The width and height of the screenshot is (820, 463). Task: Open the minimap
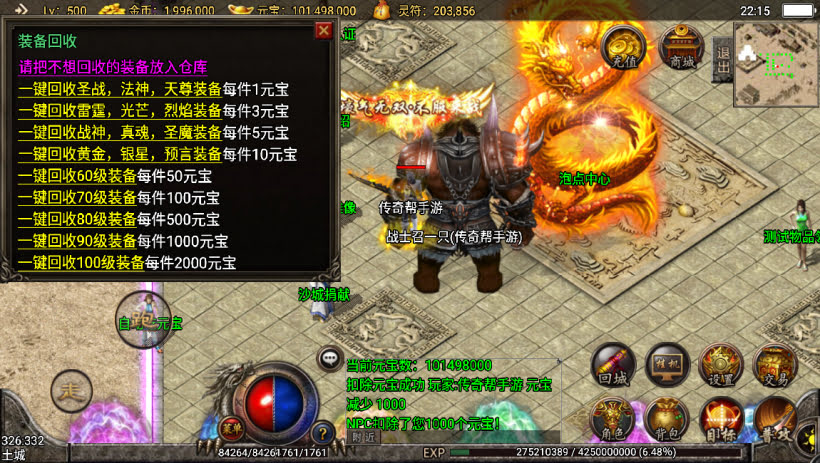(x=776, y=65)
